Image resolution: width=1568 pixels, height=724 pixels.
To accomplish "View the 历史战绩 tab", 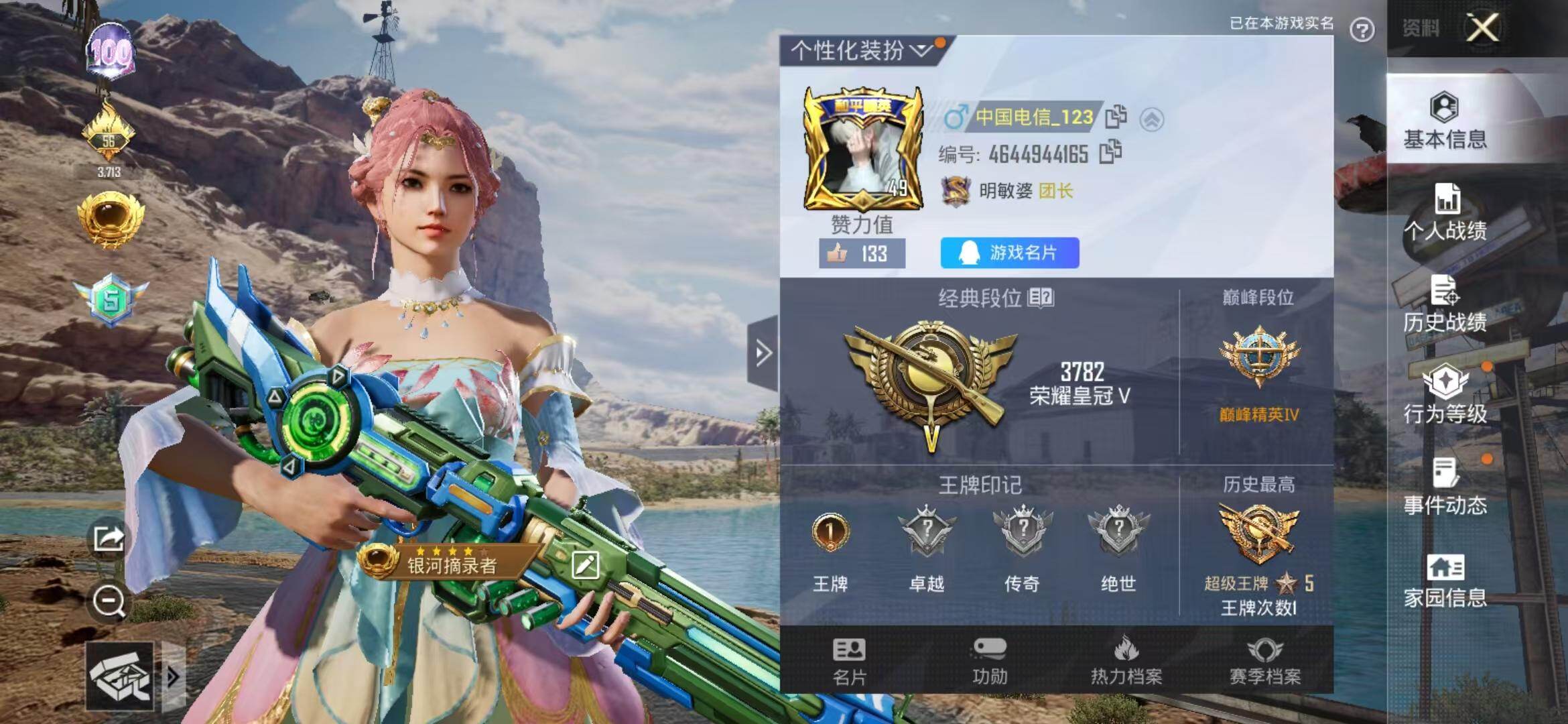I will (1445, 304).
